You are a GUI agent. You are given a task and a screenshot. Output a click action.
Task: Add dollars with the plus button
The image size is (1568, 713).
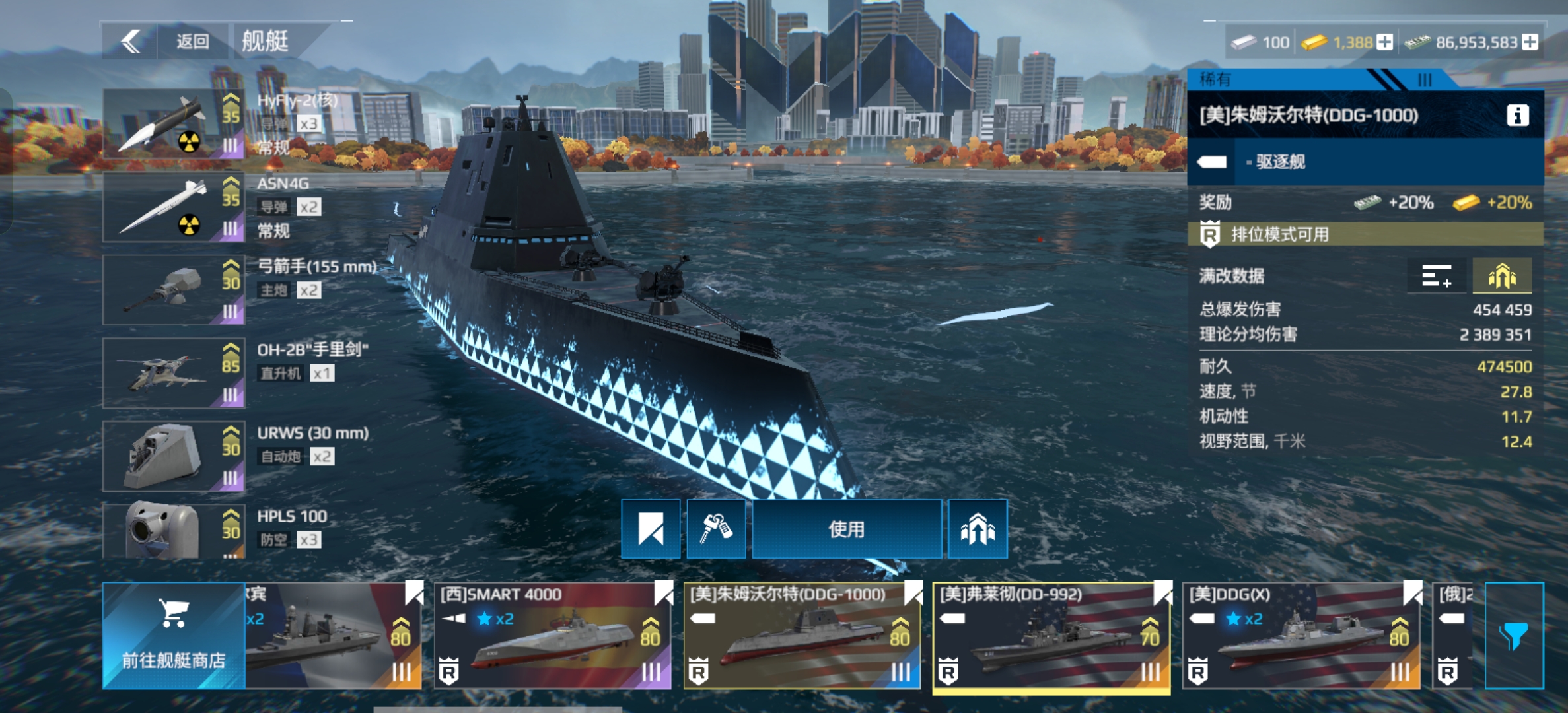(1530, 42)
